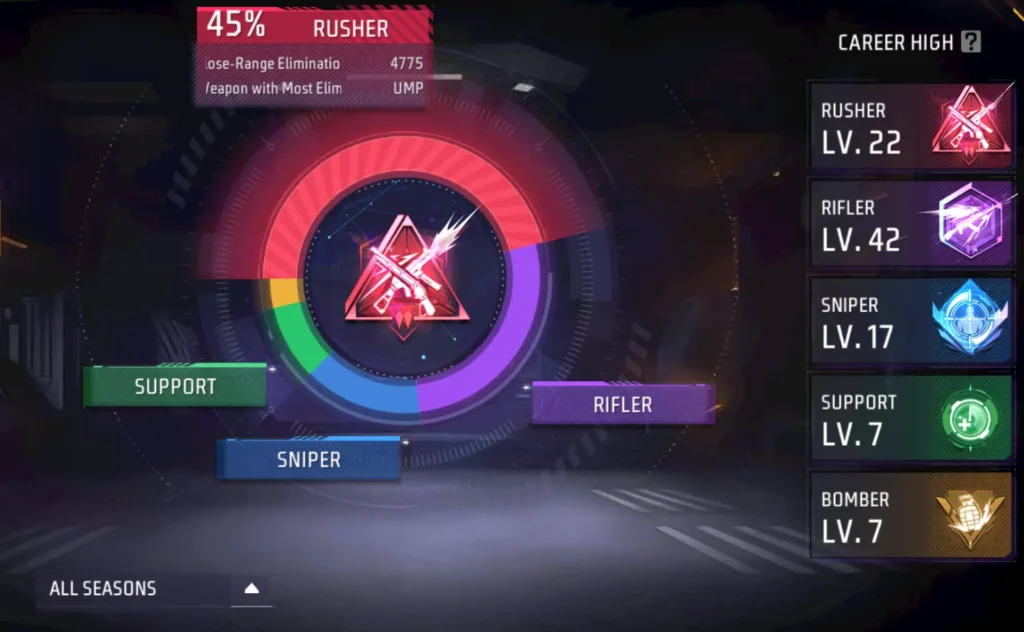The image size is (1024, 632).
Task: Select the blue Sniper label
Action: (x=308, y=459)
